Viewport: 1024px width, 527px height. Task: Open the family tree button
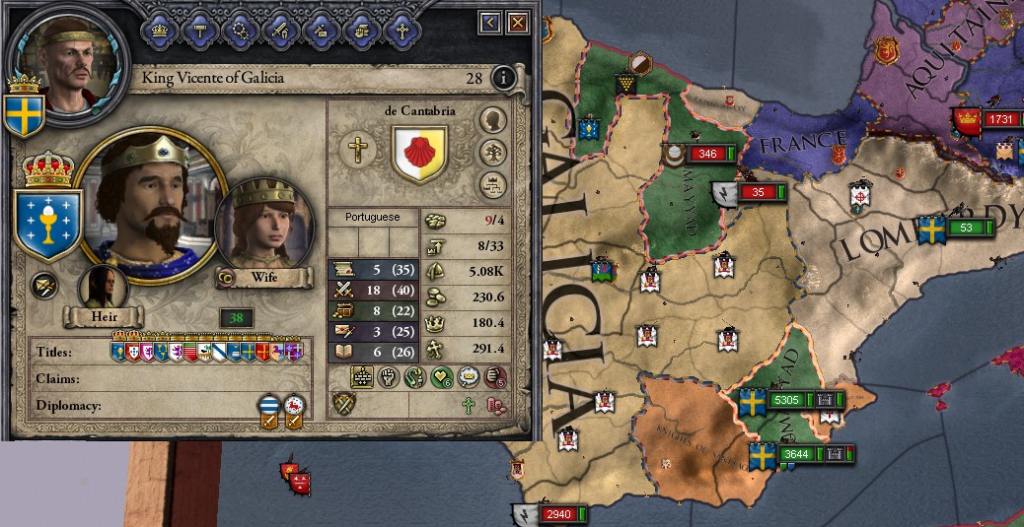point(492,153)
